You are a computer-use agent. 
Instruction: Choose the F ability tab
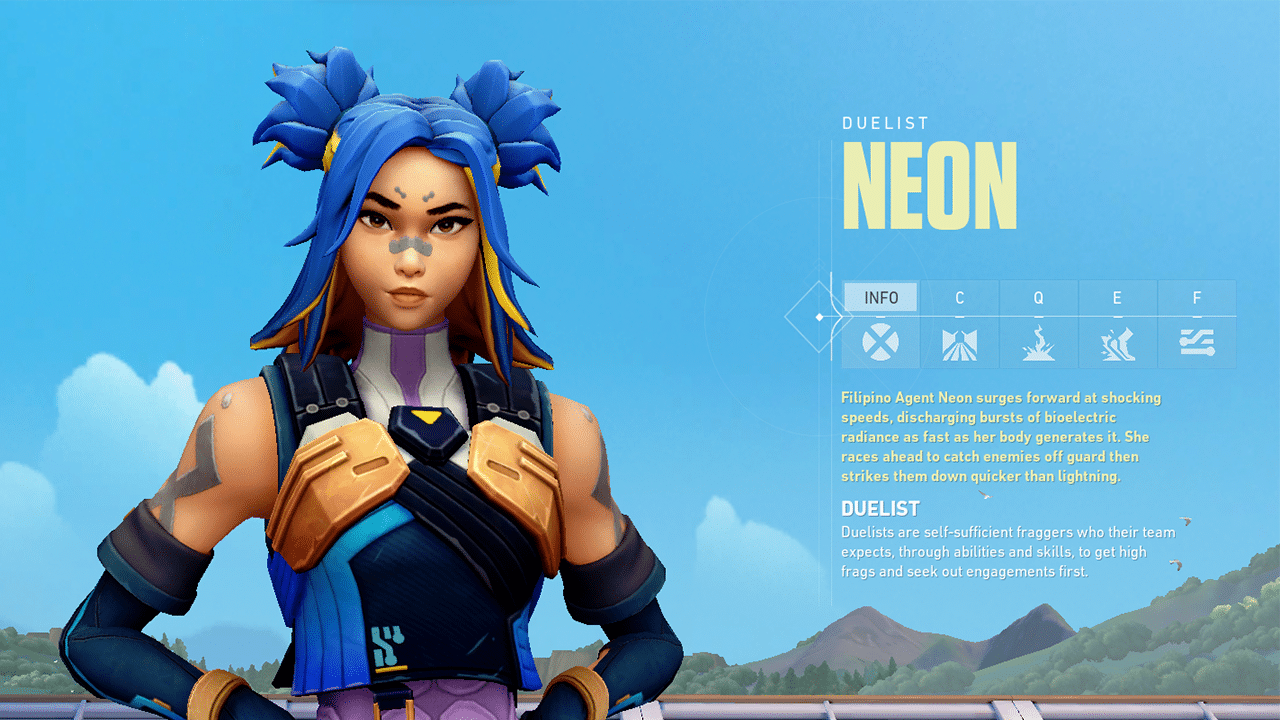(x=1196, y=297)
